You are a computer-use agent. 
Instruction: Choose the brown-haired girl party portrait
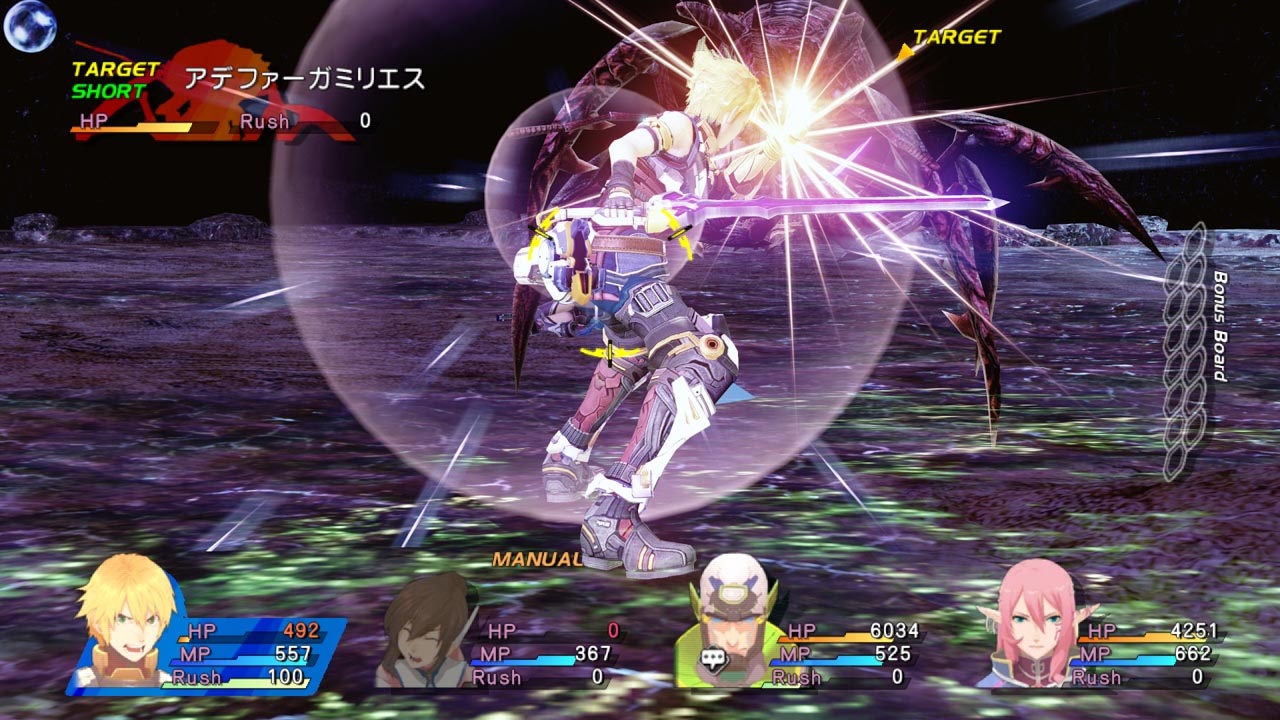coord(428,630)
